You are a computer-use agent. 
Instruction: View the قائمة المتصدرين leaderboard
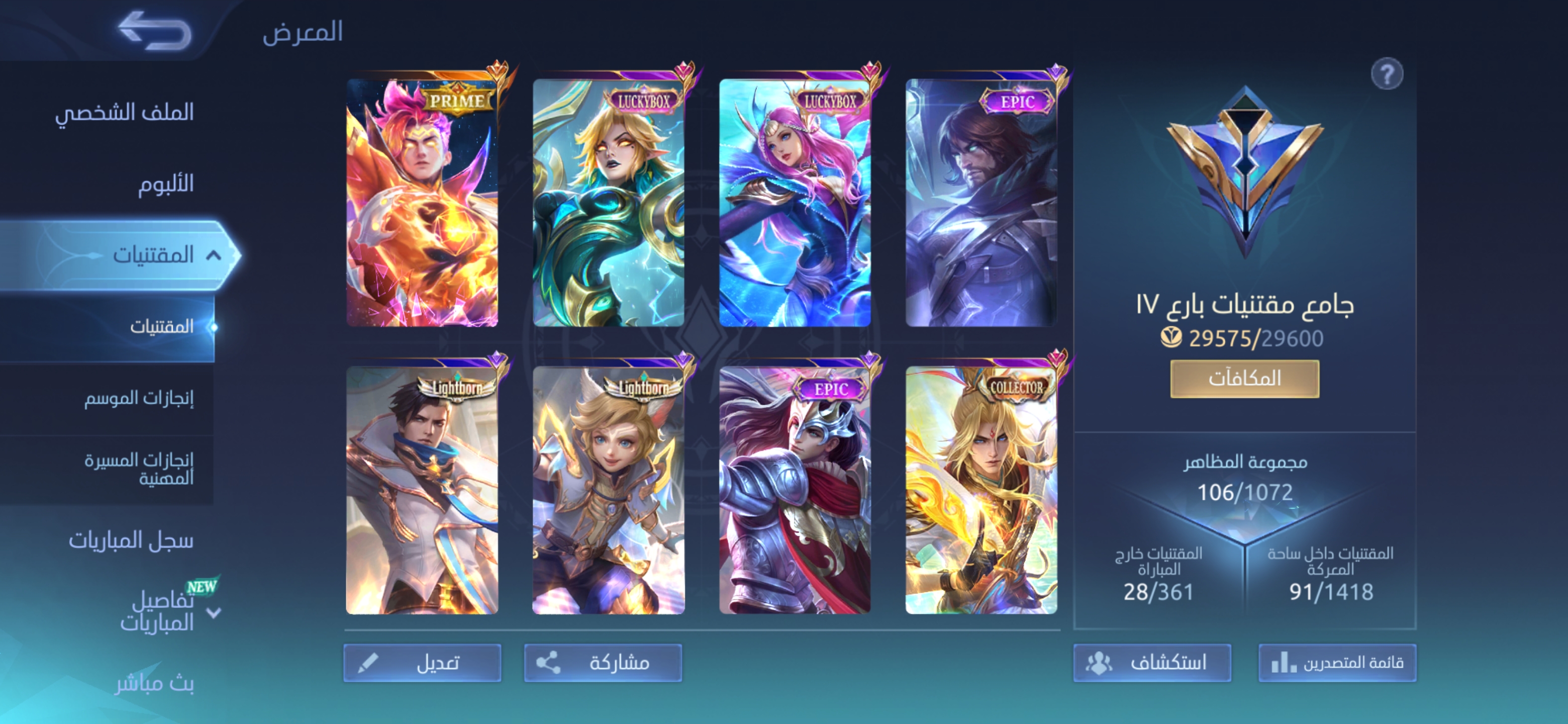(1337, 663)
